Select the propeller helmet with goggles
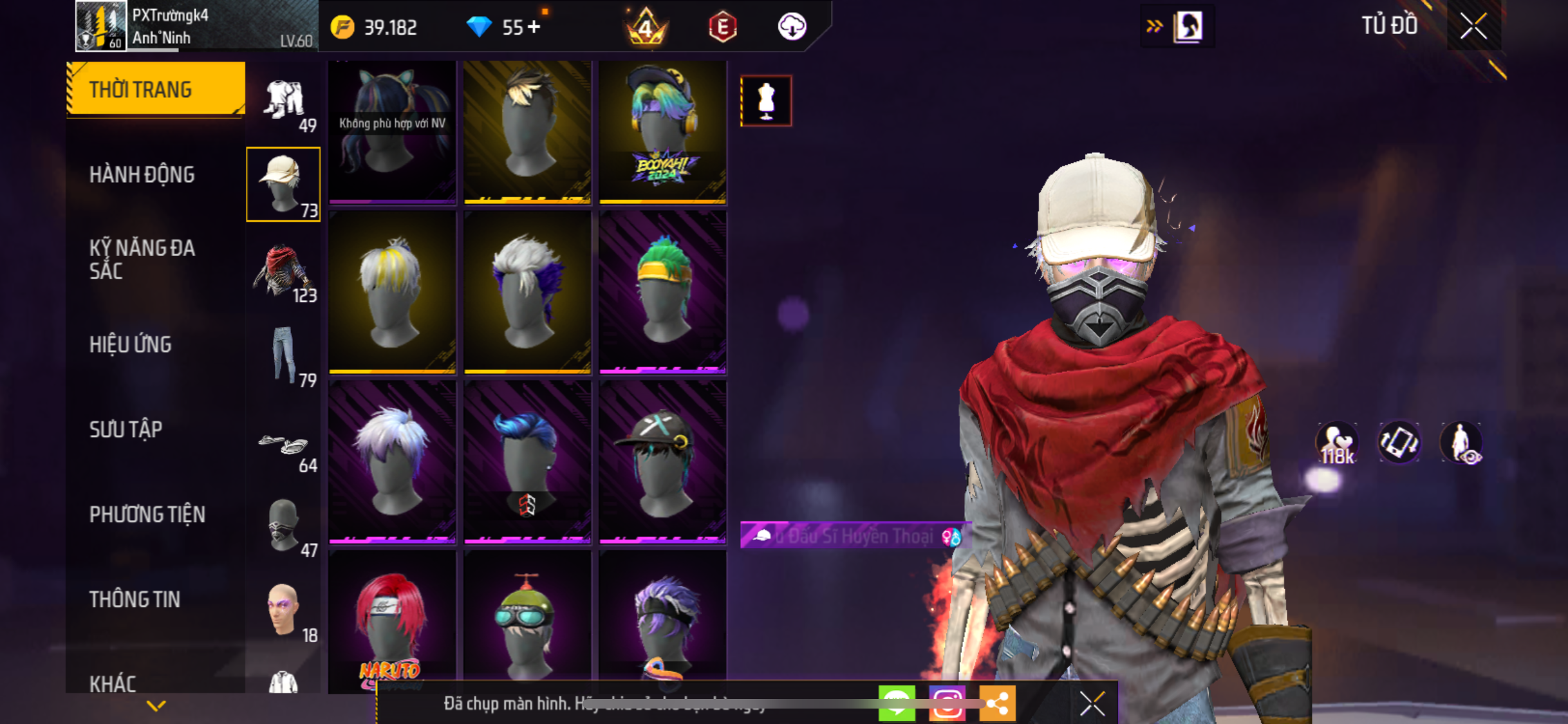Screen dimensions: 1568x724 pyautogui.click(x=527, y=621)
